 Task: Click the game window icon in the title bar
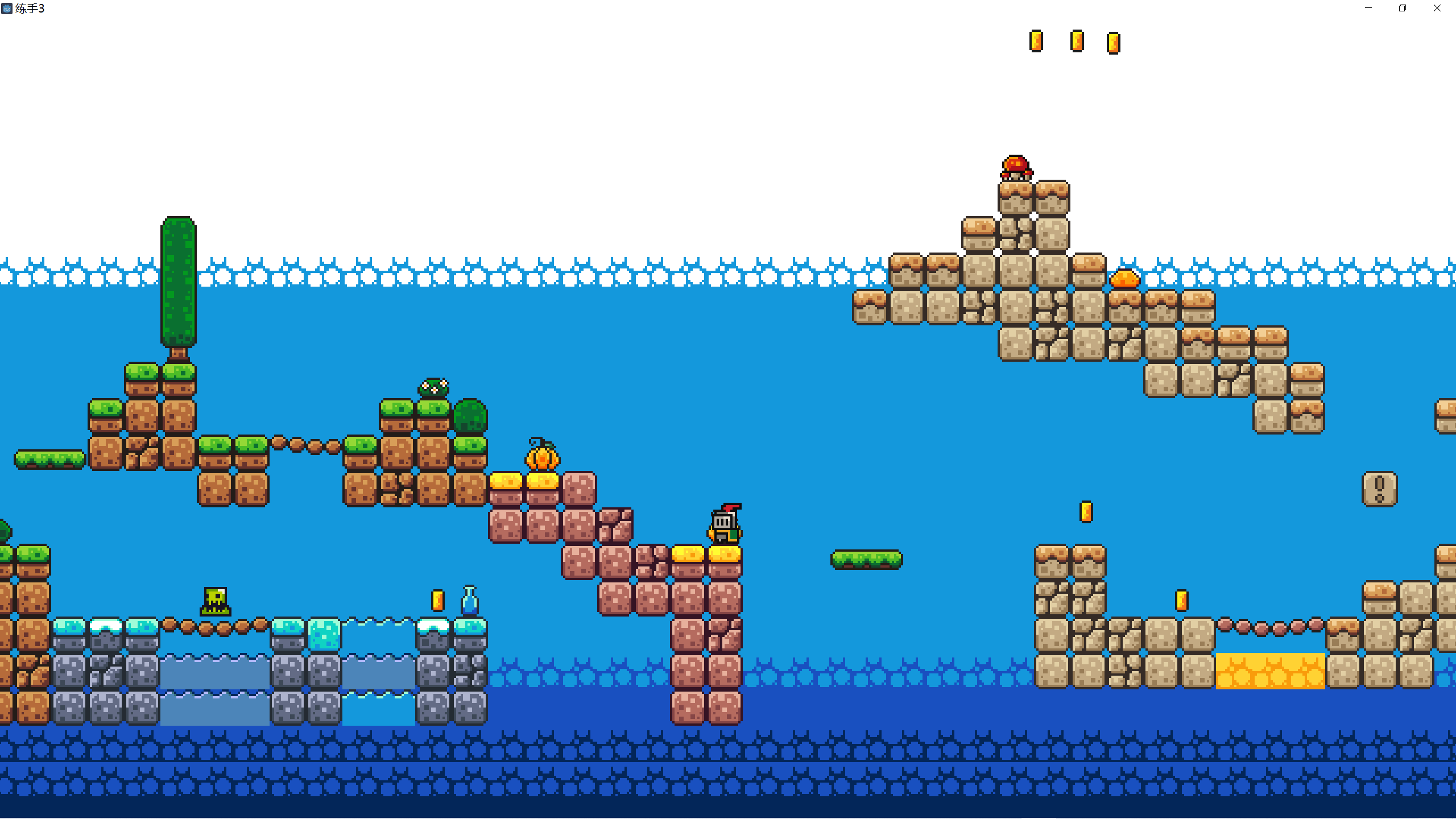point(8,9)
